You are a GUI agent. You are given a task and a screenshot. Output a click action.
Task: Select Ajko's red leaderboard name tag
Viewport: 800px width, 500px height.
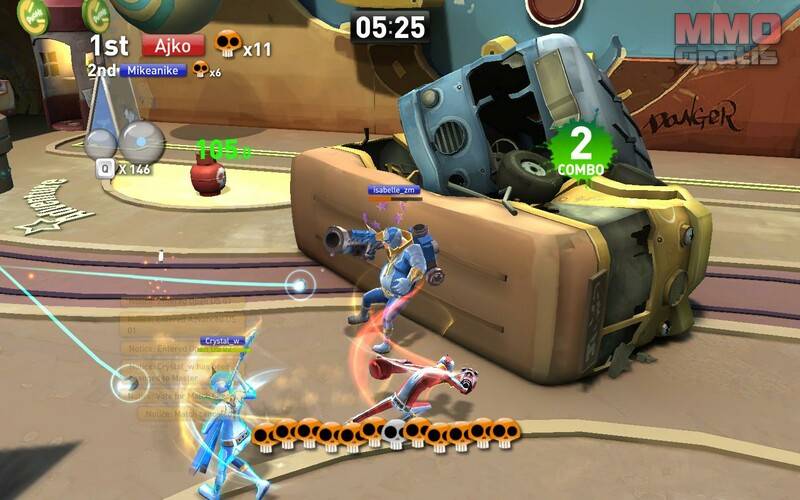173,45
